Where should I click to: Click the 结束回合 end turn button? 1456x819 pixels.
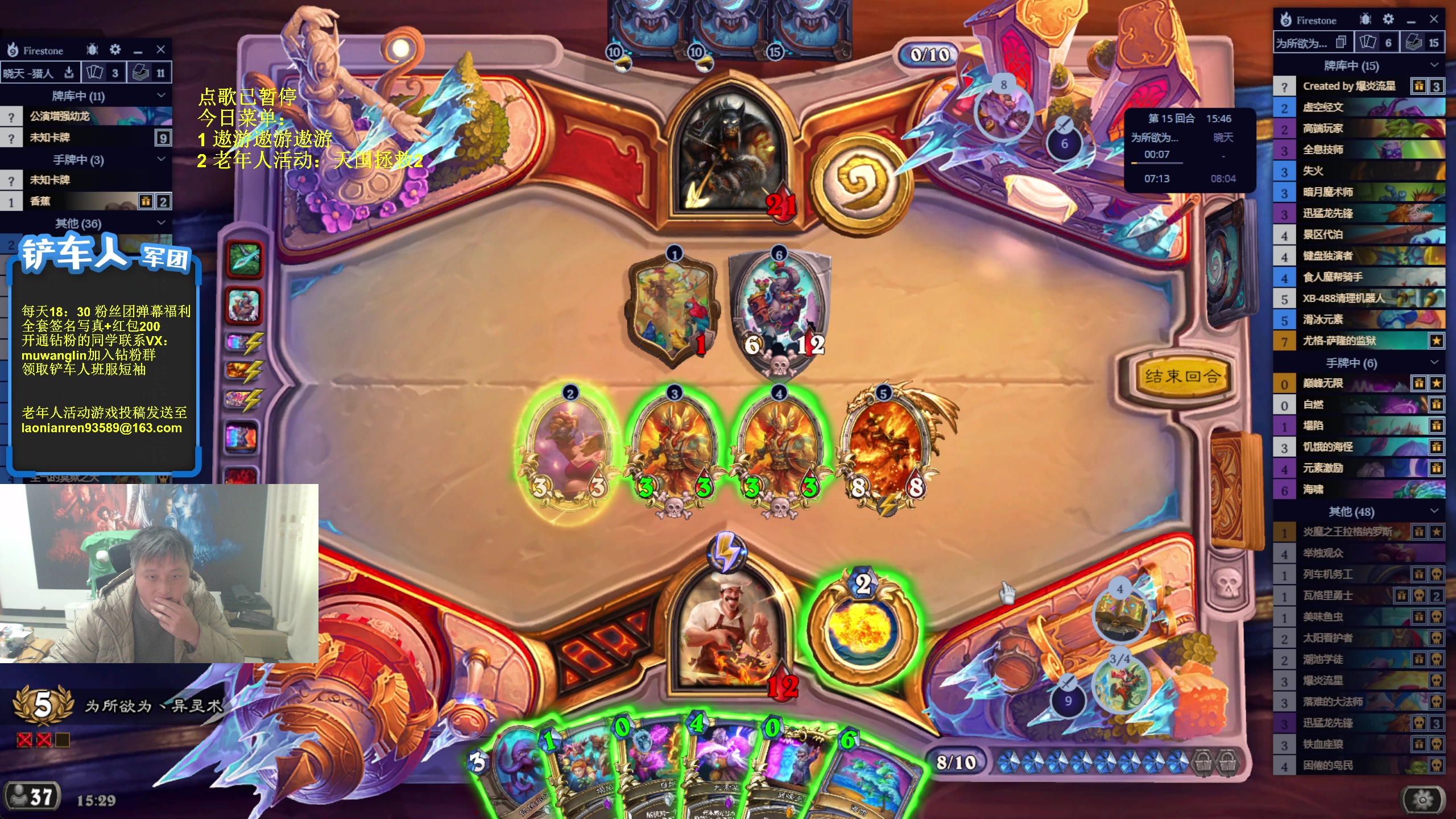1181,376
